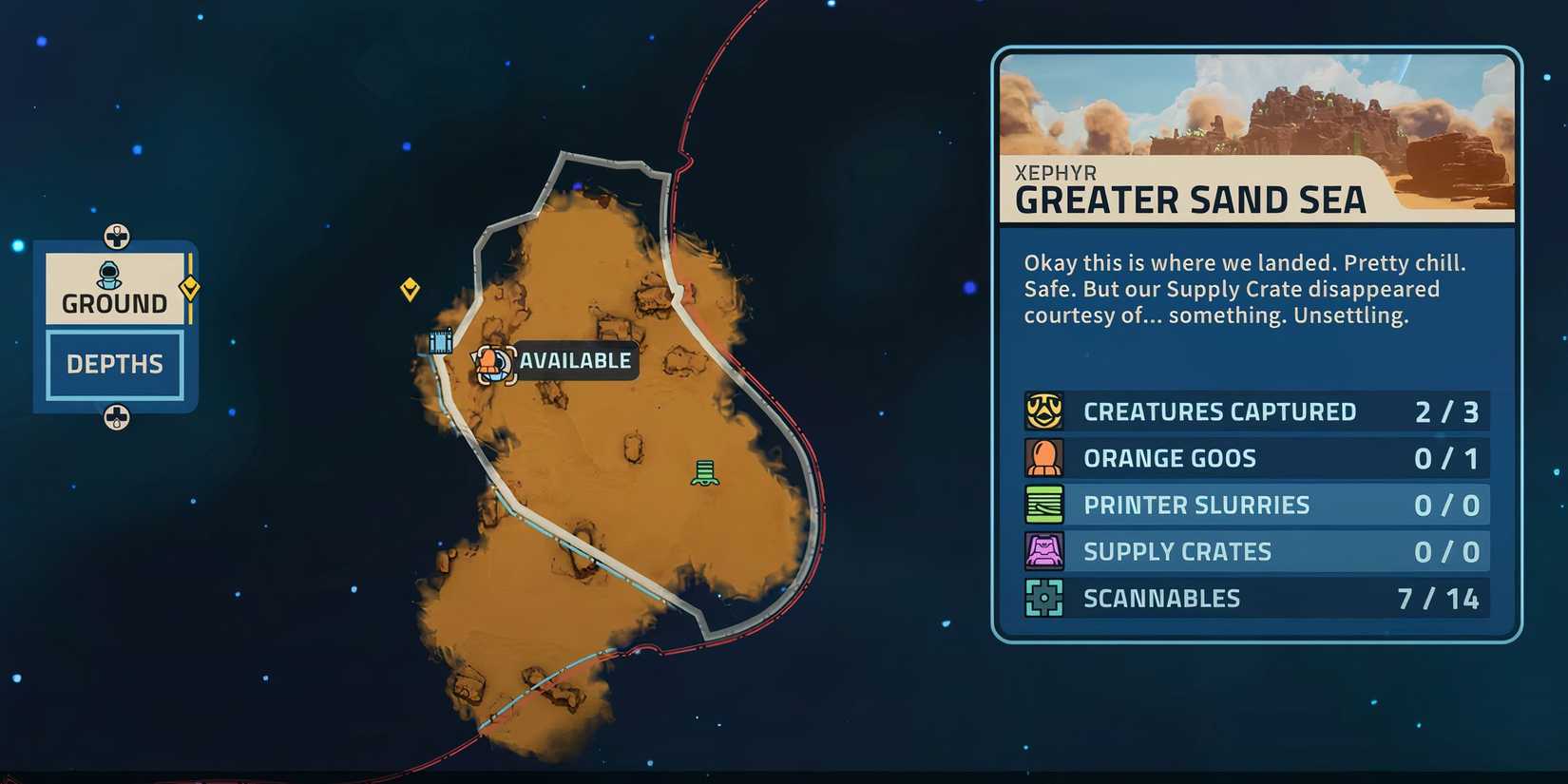The width and height of the screenshot is (1568, 784).
Task: Switch to the Depths layer view
Action: pyautogui.click(x=113, y=363)
